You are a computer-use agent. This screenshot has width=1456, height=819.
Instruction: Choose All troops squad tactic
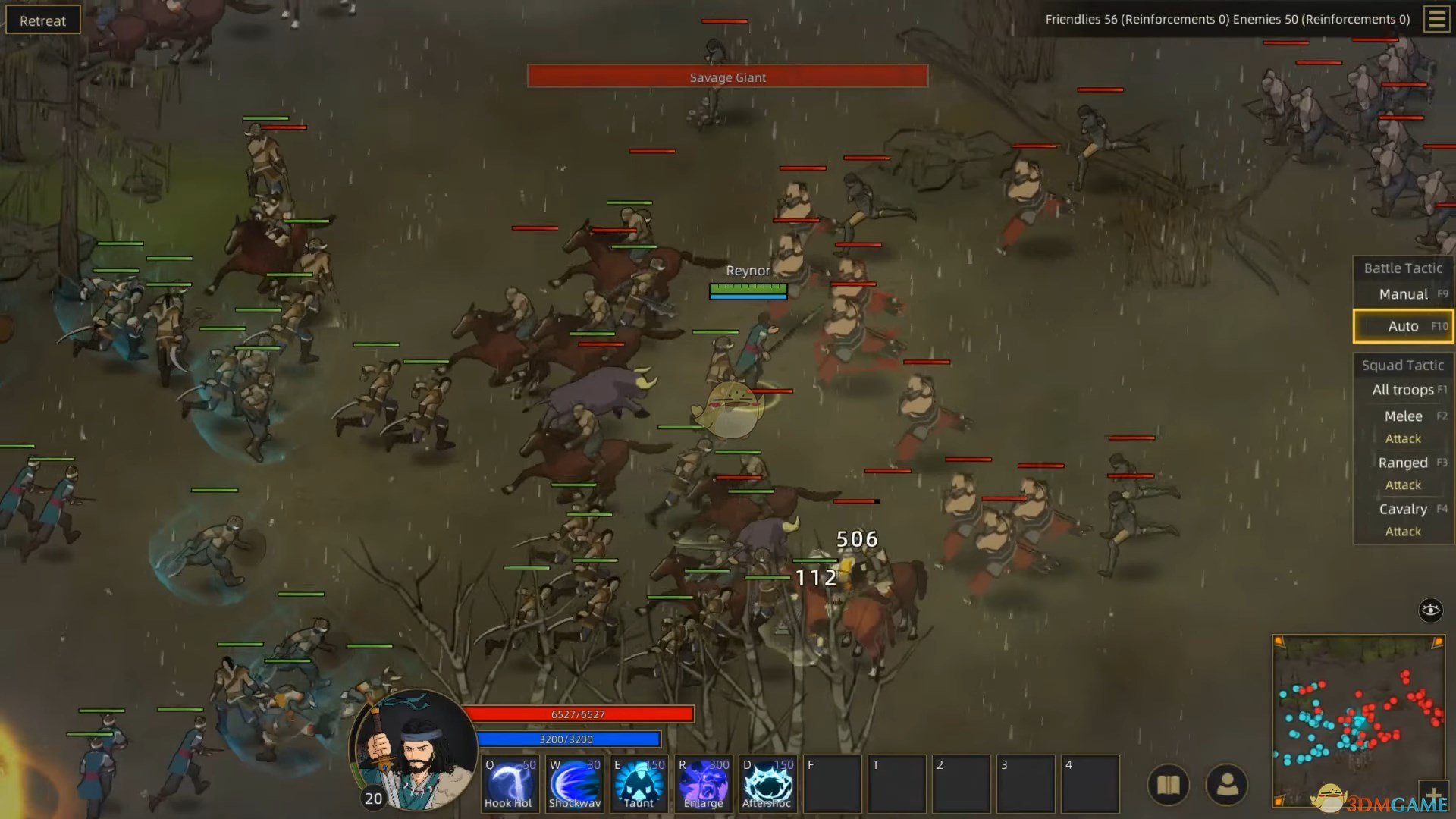tap(1403, 390)
